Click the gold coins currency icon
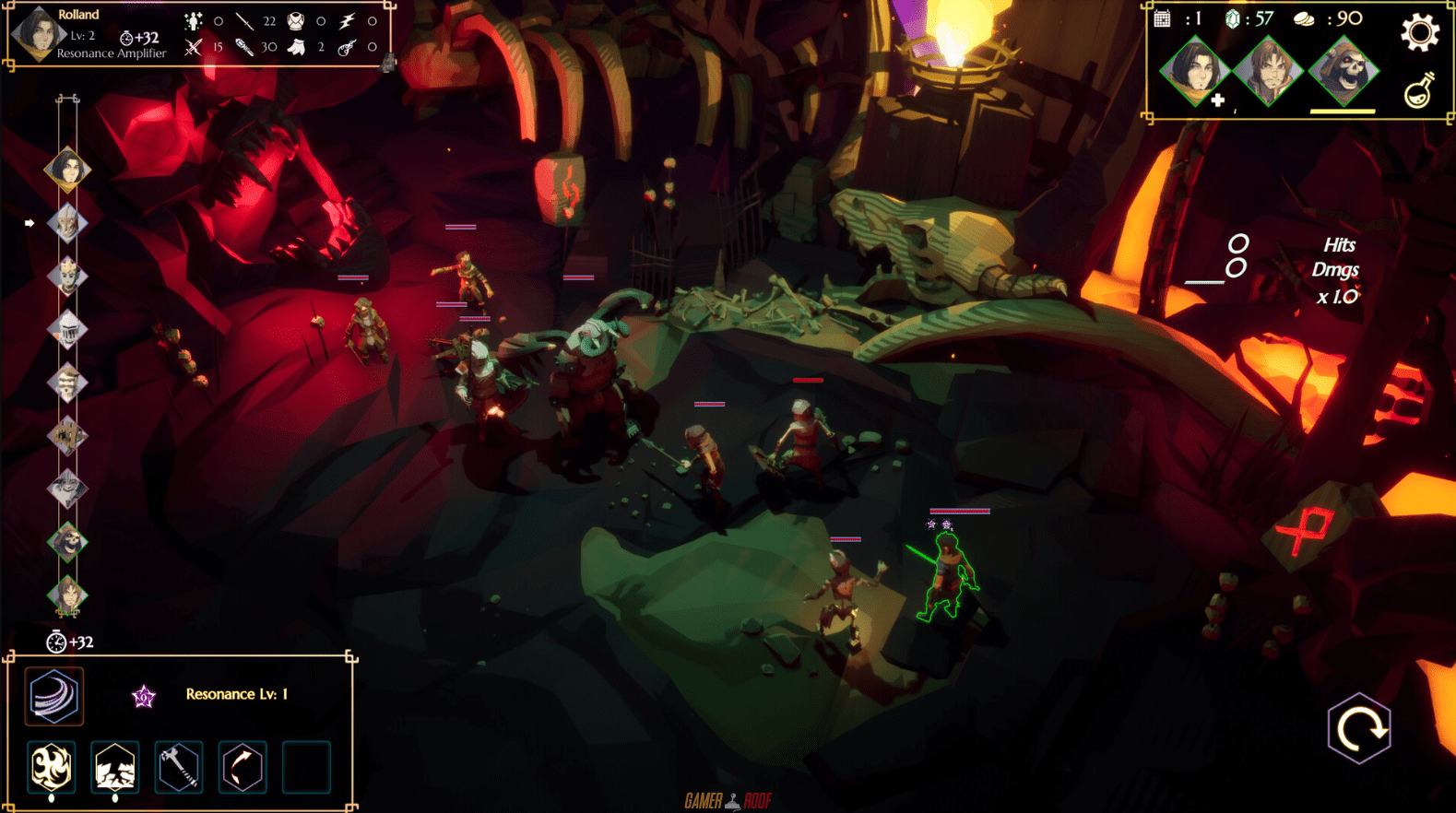This screenshot has height=813, width=1456. (1303, 19)
